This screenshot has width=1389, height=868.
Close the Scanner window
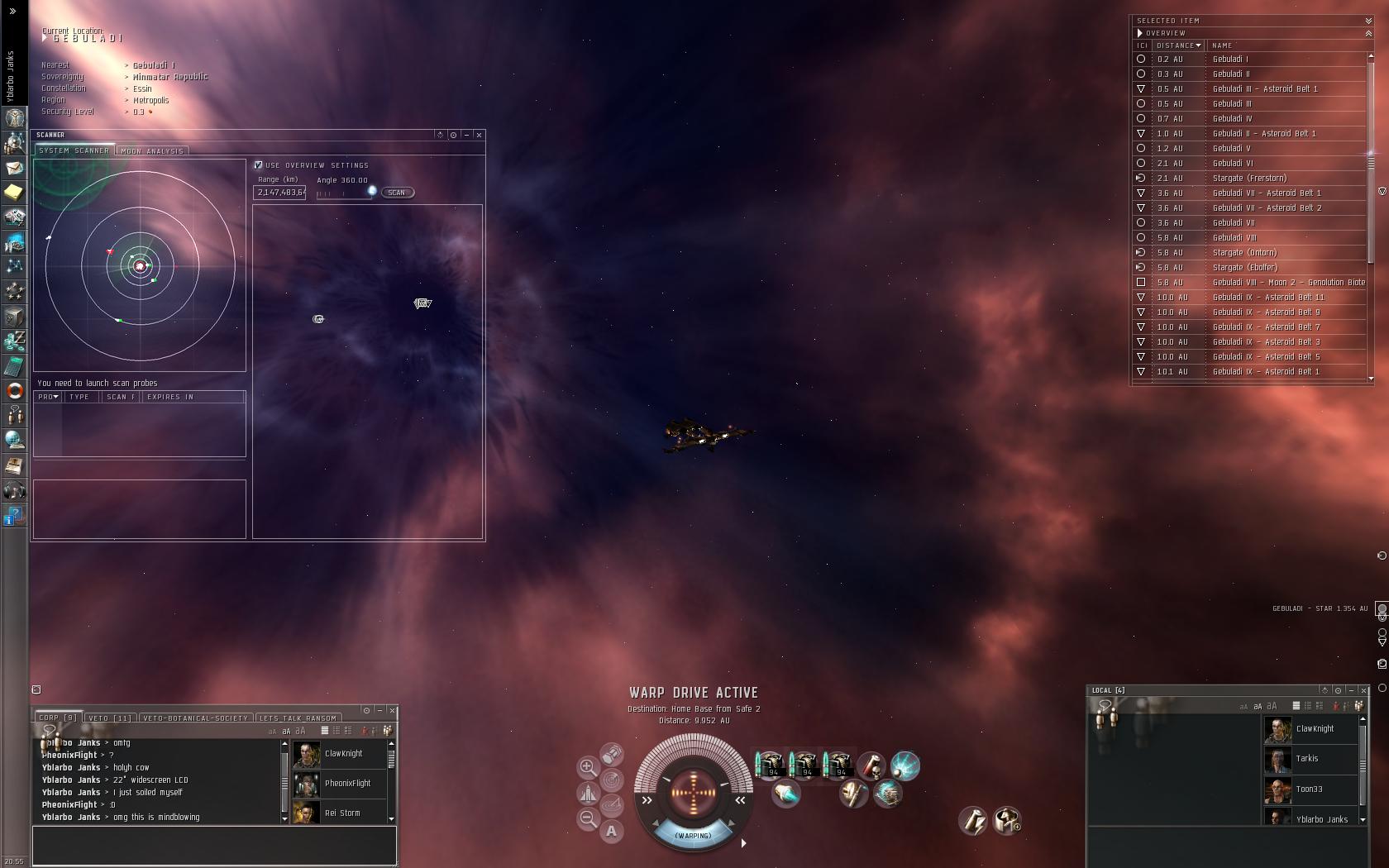click(x=480, y=135)
